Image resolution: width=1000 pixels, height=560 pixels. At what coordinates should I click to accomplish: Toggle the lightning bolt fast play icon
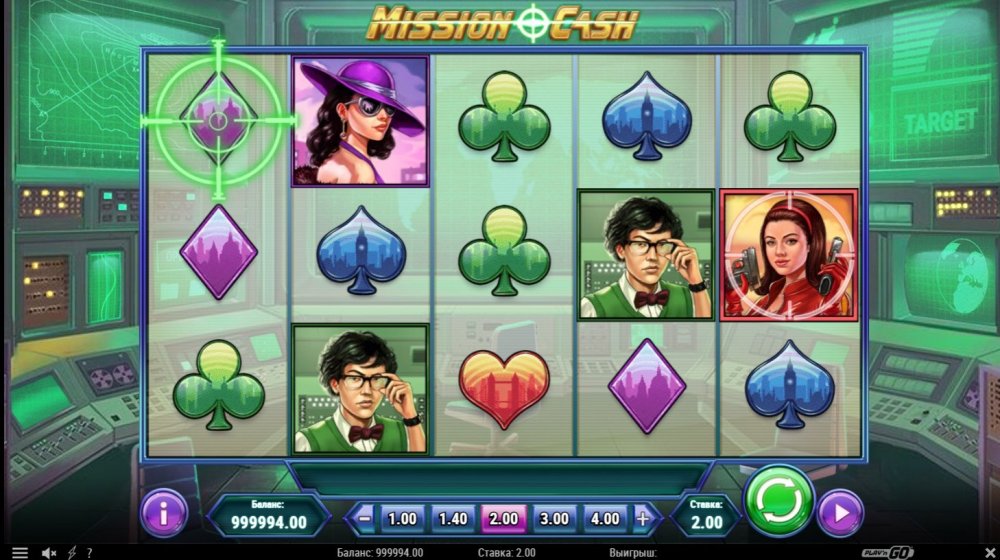point(71,552)
